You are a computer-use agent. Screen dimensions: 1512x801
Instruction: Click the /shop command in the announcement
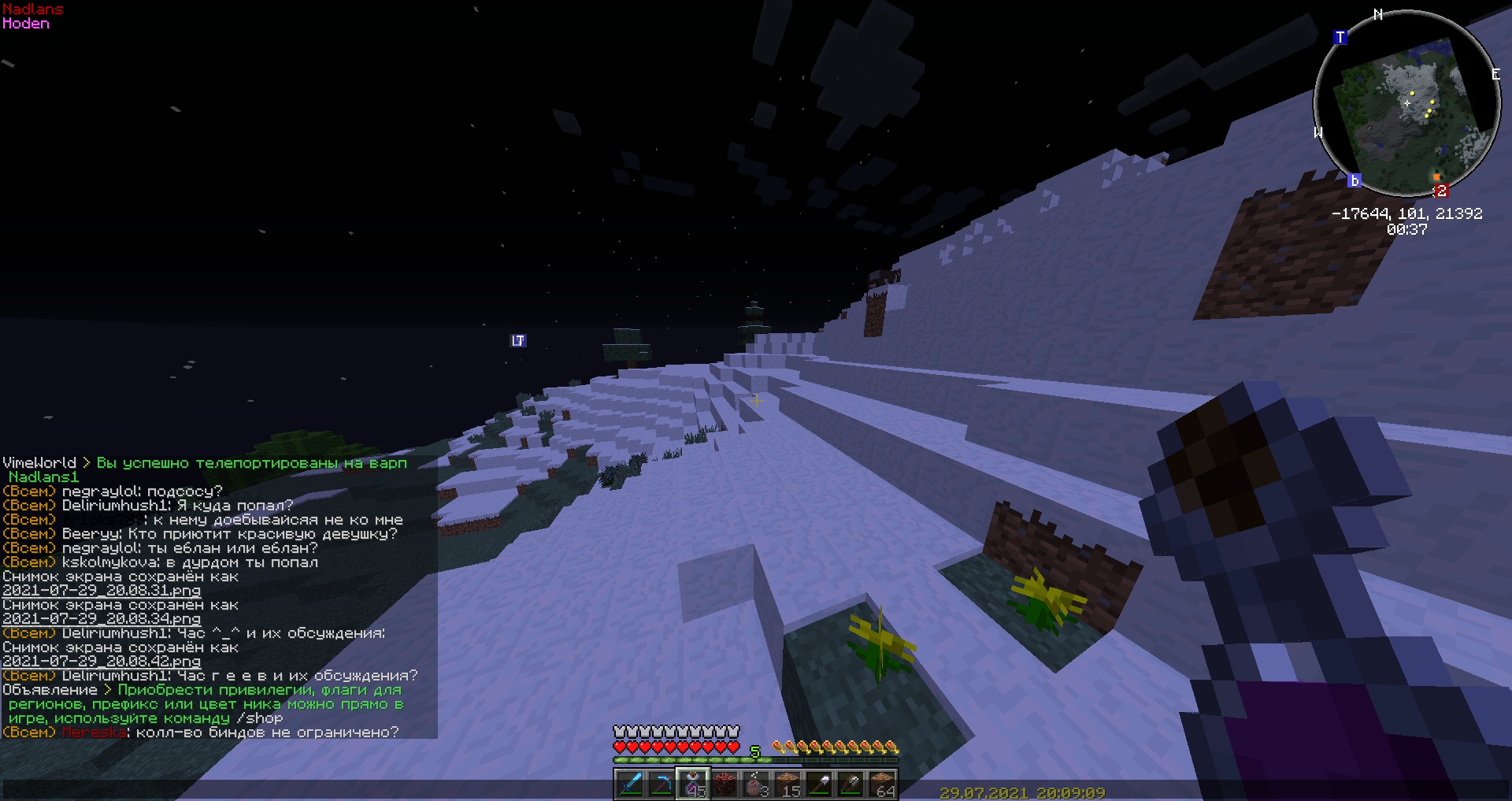pyautogui.click(x=258, y=718)
